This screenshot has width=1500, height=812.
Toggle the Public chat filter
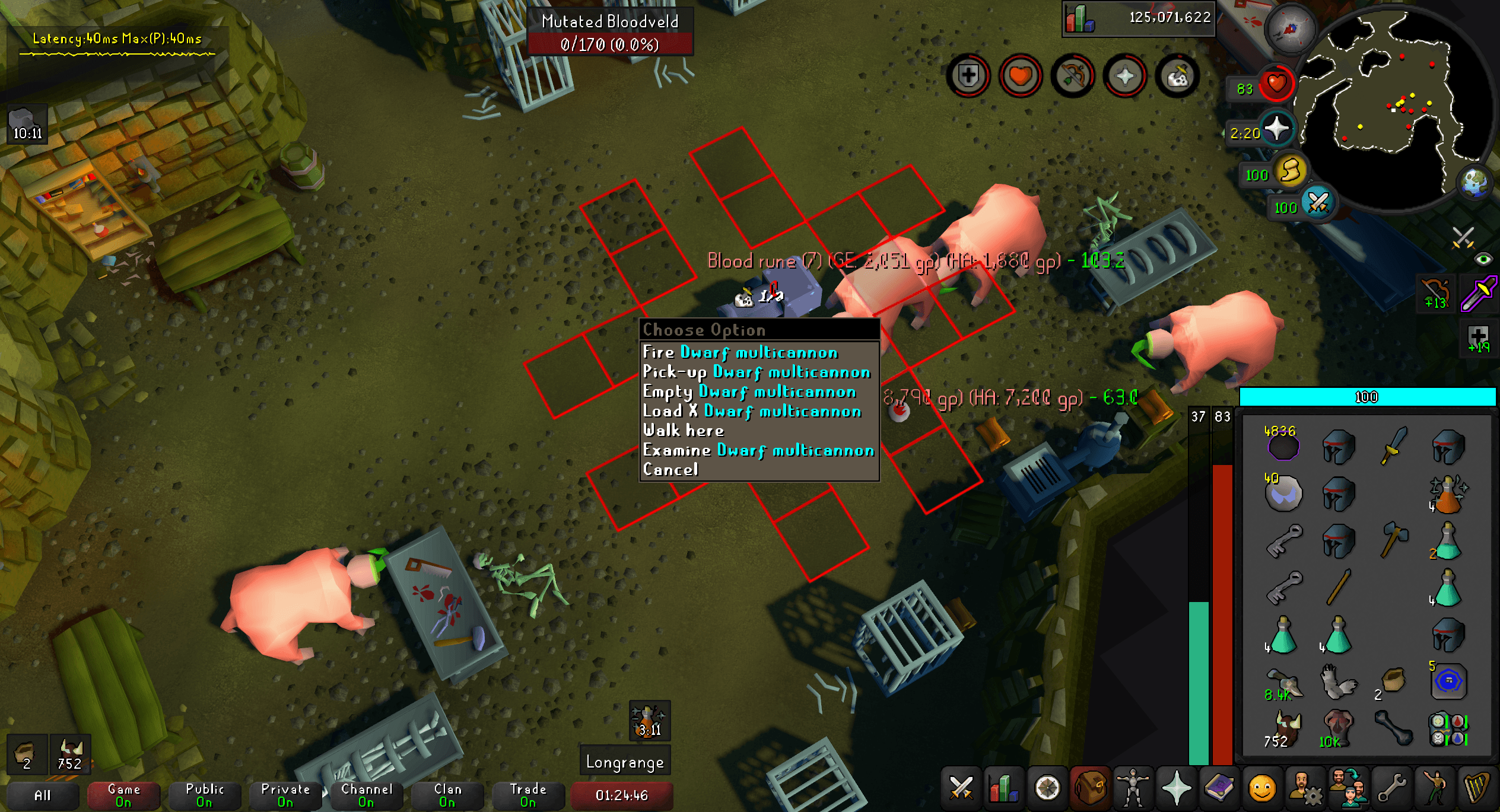pyautogui.click(x=204, y=795)
